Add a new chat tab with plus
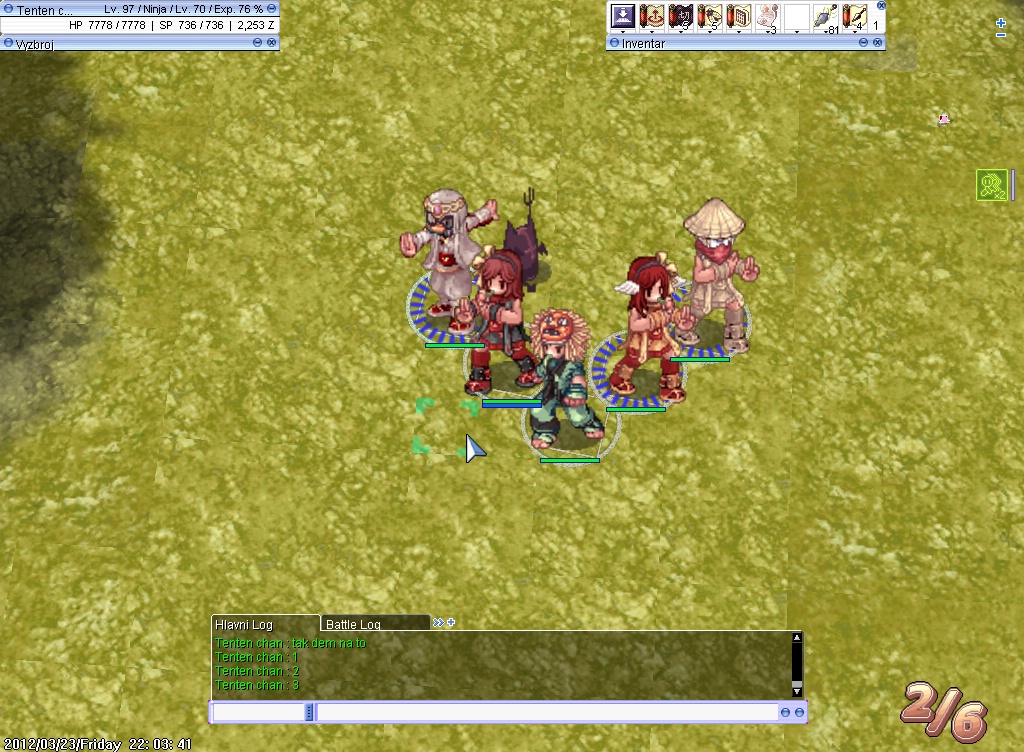This screenshot has height=752, width=1024. point(451,622)
